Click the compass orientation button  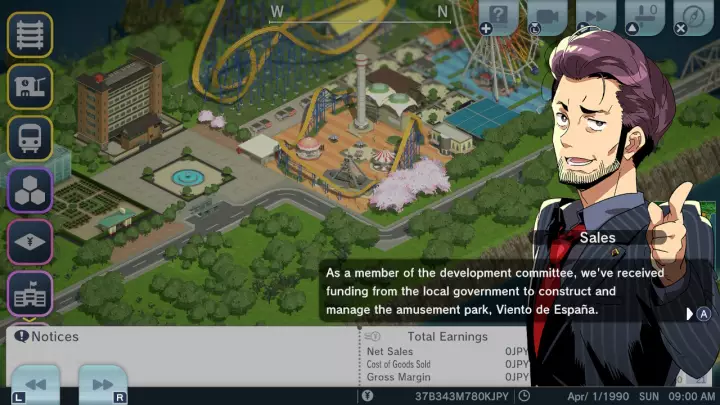coord(692,17)
